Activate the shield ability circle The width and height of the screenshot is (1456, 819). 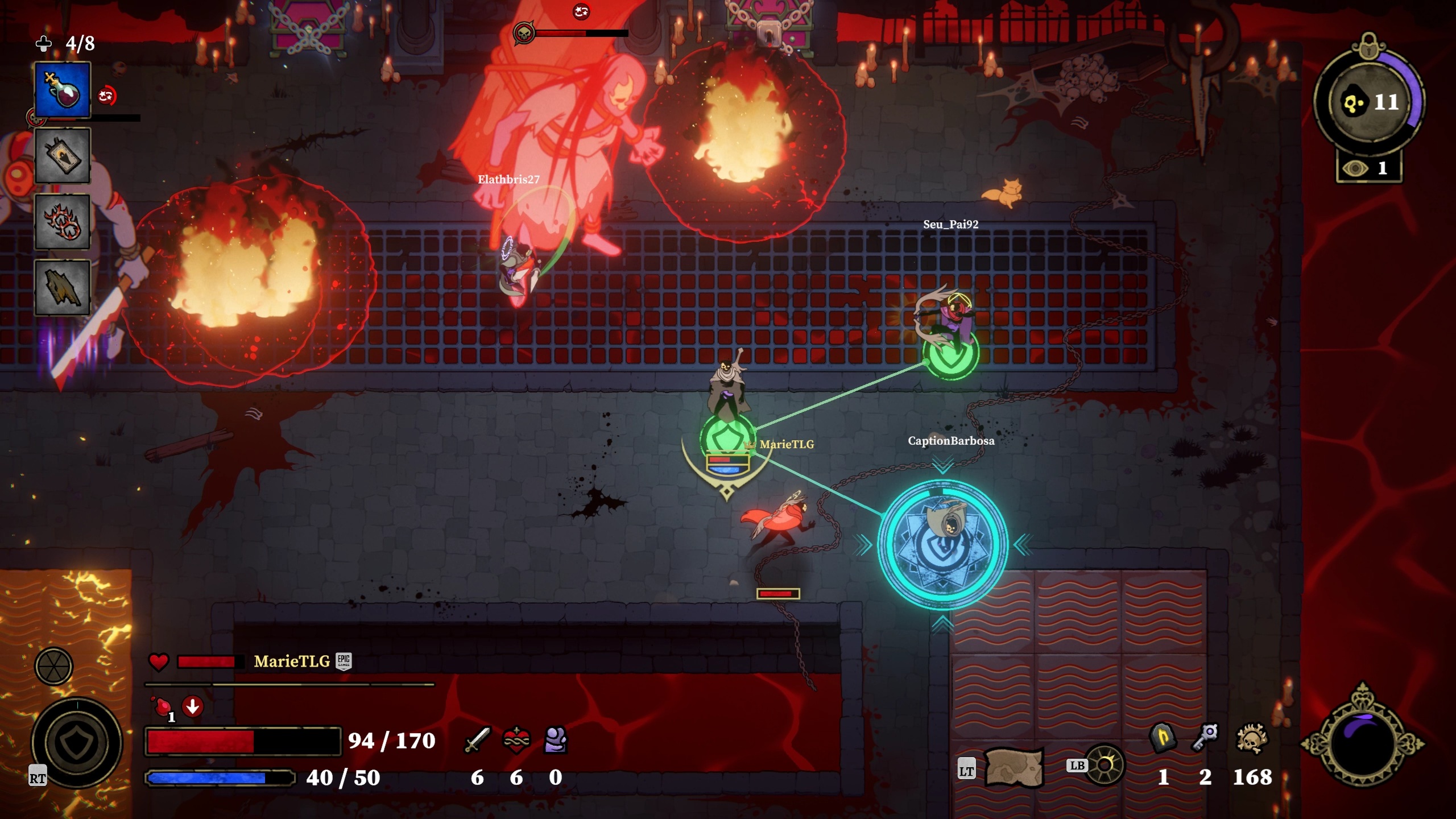pyautogui.click(x=76, y=742)
